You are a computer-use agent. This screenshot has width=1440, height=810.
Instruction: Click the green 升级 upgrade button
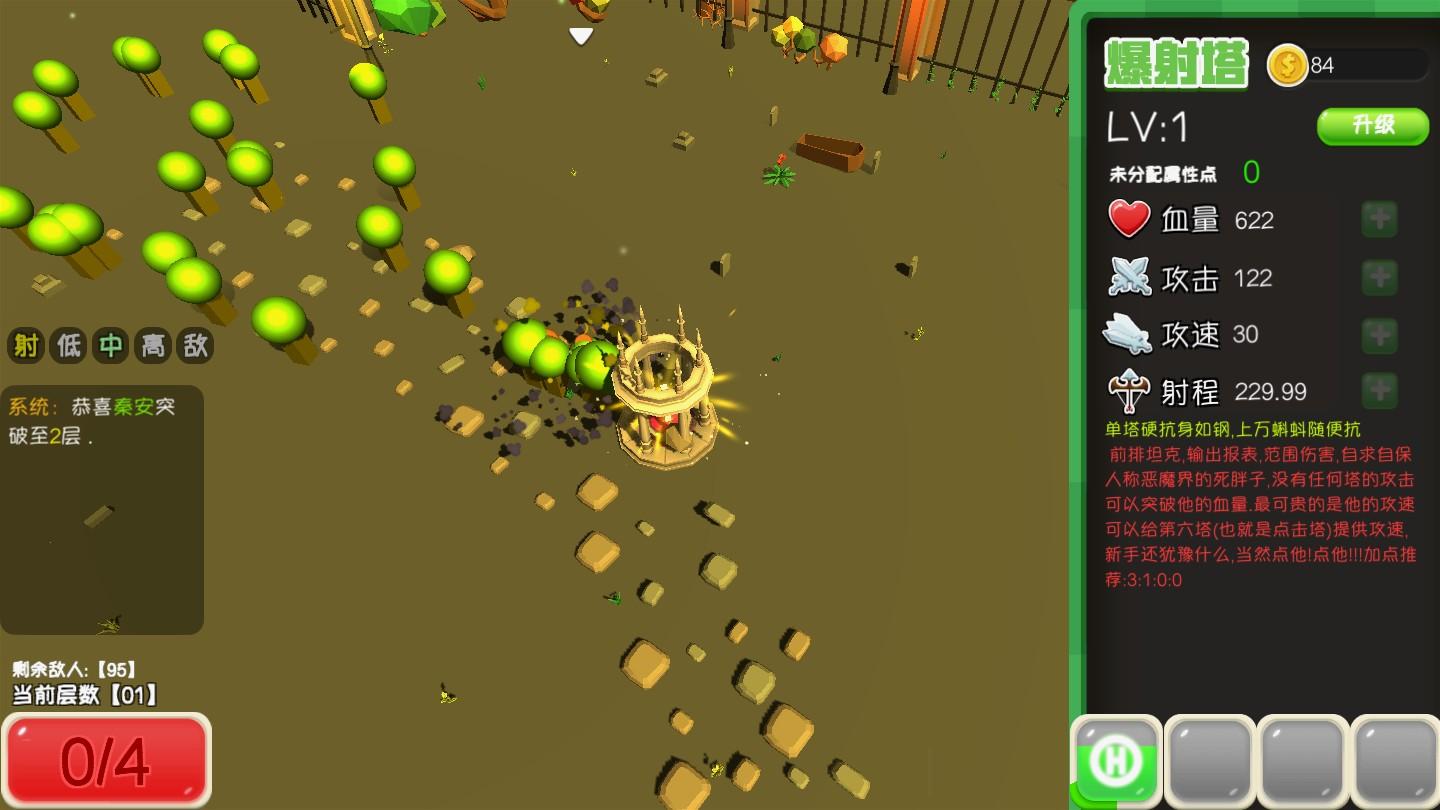pyautogui.click(x=1372, y=126)
